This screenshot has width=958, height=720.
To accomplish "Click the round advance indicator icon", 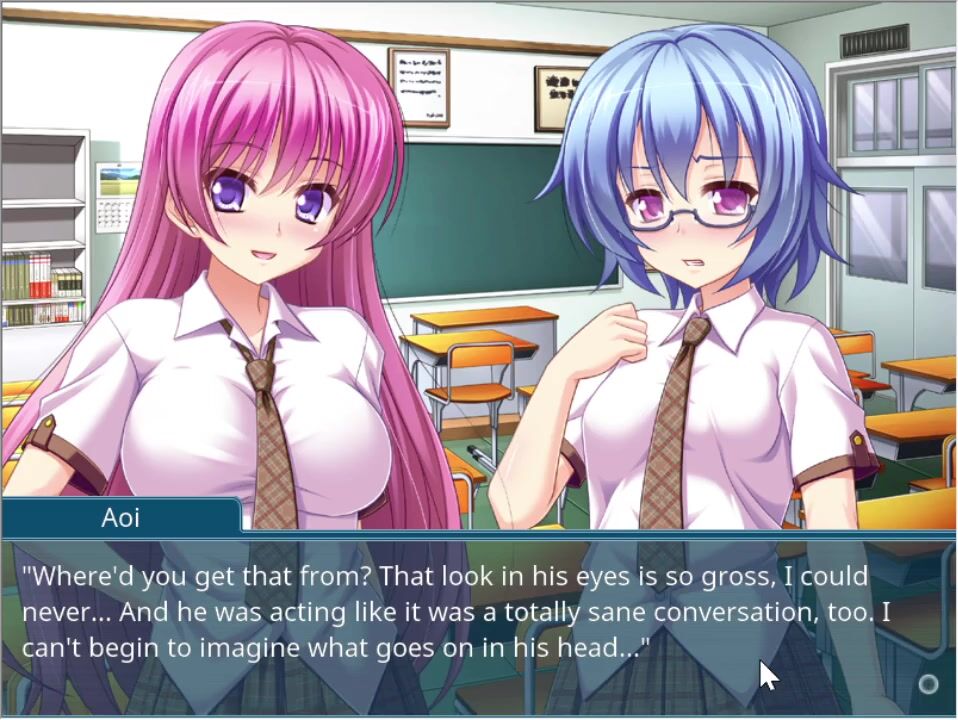I will click(x=928, y=684).
